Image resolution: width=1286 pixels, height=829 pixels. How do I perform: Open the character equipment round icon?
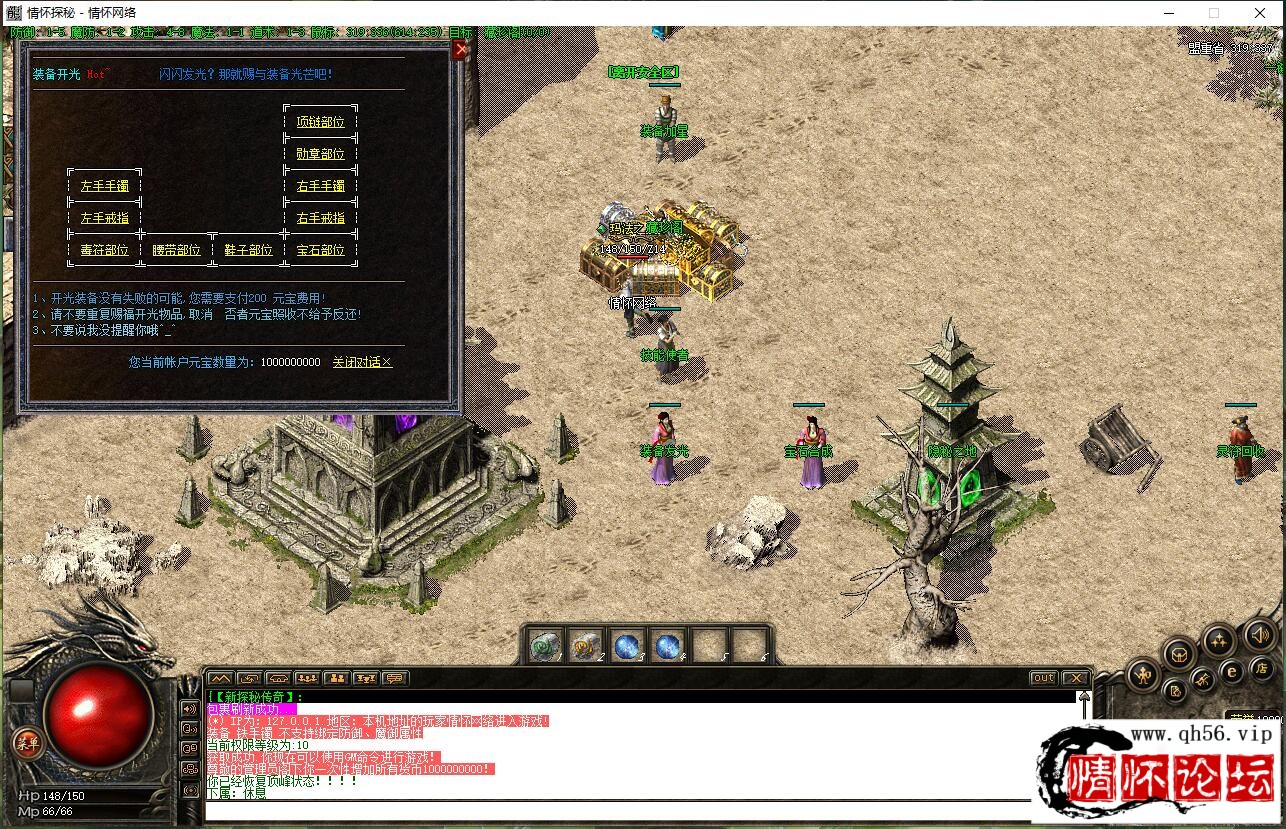(x=1143, y=676)
